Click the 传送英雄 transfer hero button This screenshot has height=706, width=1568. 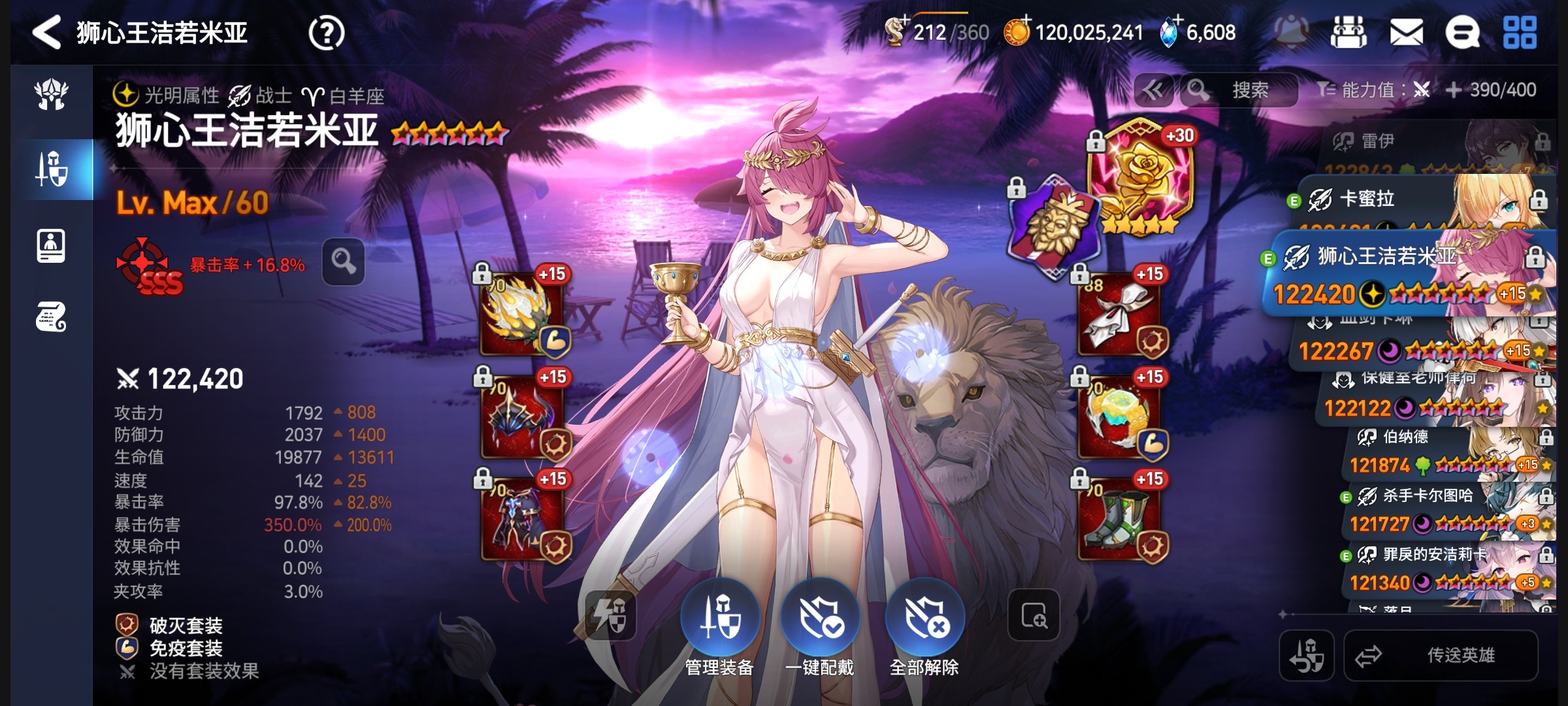point(1441,656)
